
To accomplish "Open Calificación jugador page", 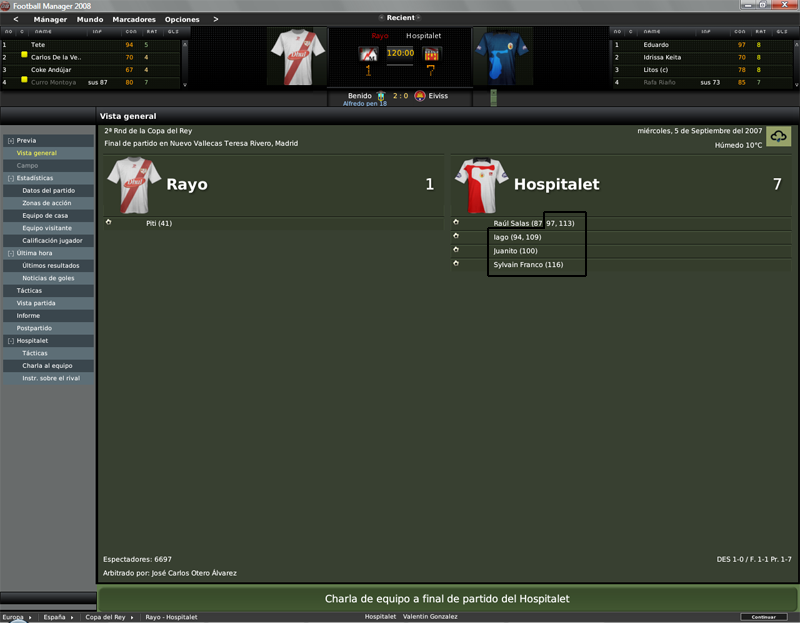I will tap(52, 240).
